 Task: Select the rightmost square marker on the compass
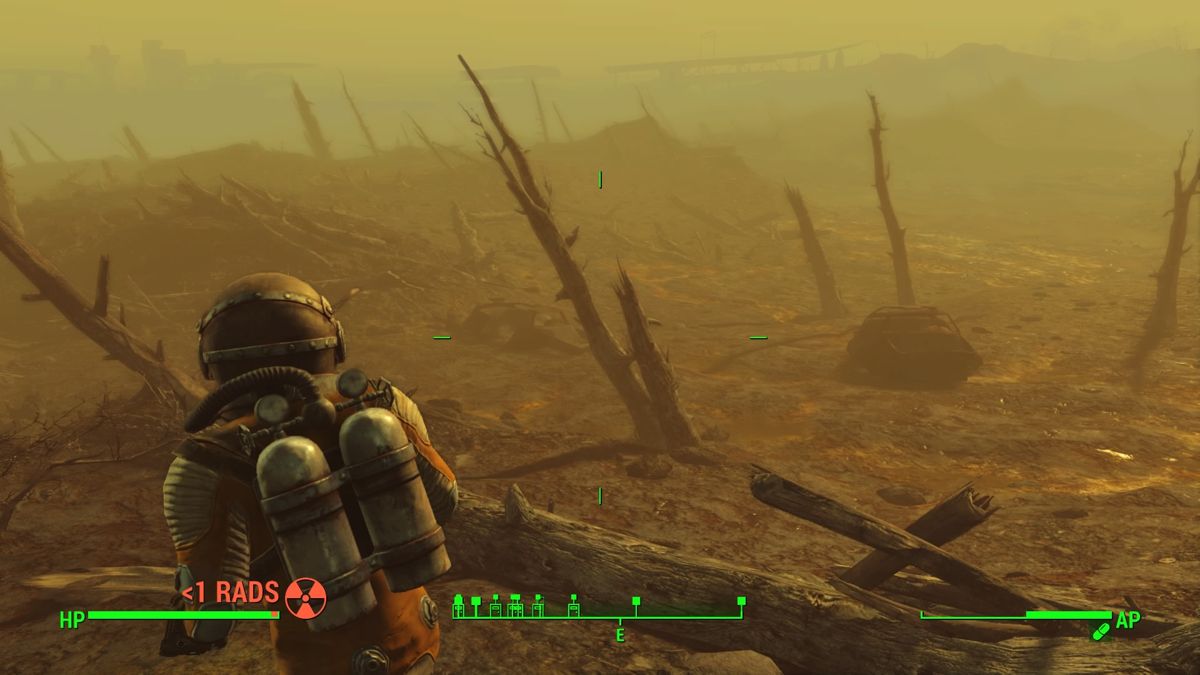point(741,601)
